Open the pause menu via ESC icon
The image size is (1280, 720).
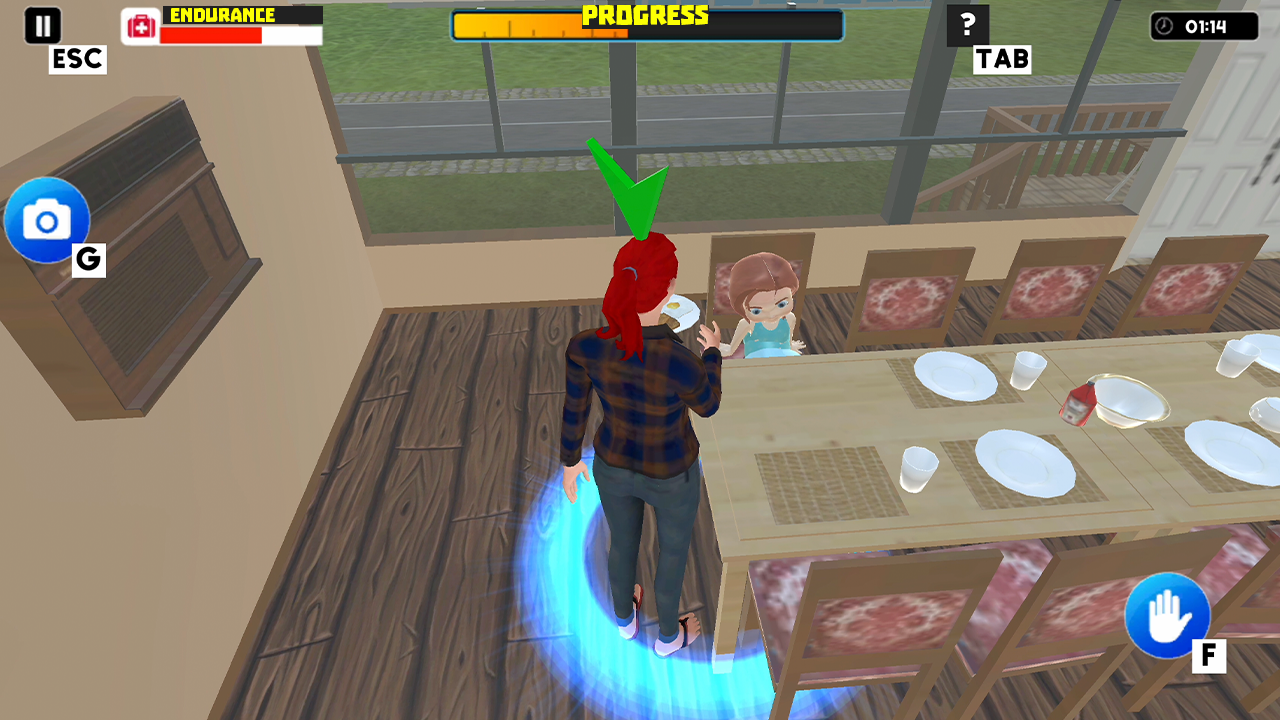point(42,24)
